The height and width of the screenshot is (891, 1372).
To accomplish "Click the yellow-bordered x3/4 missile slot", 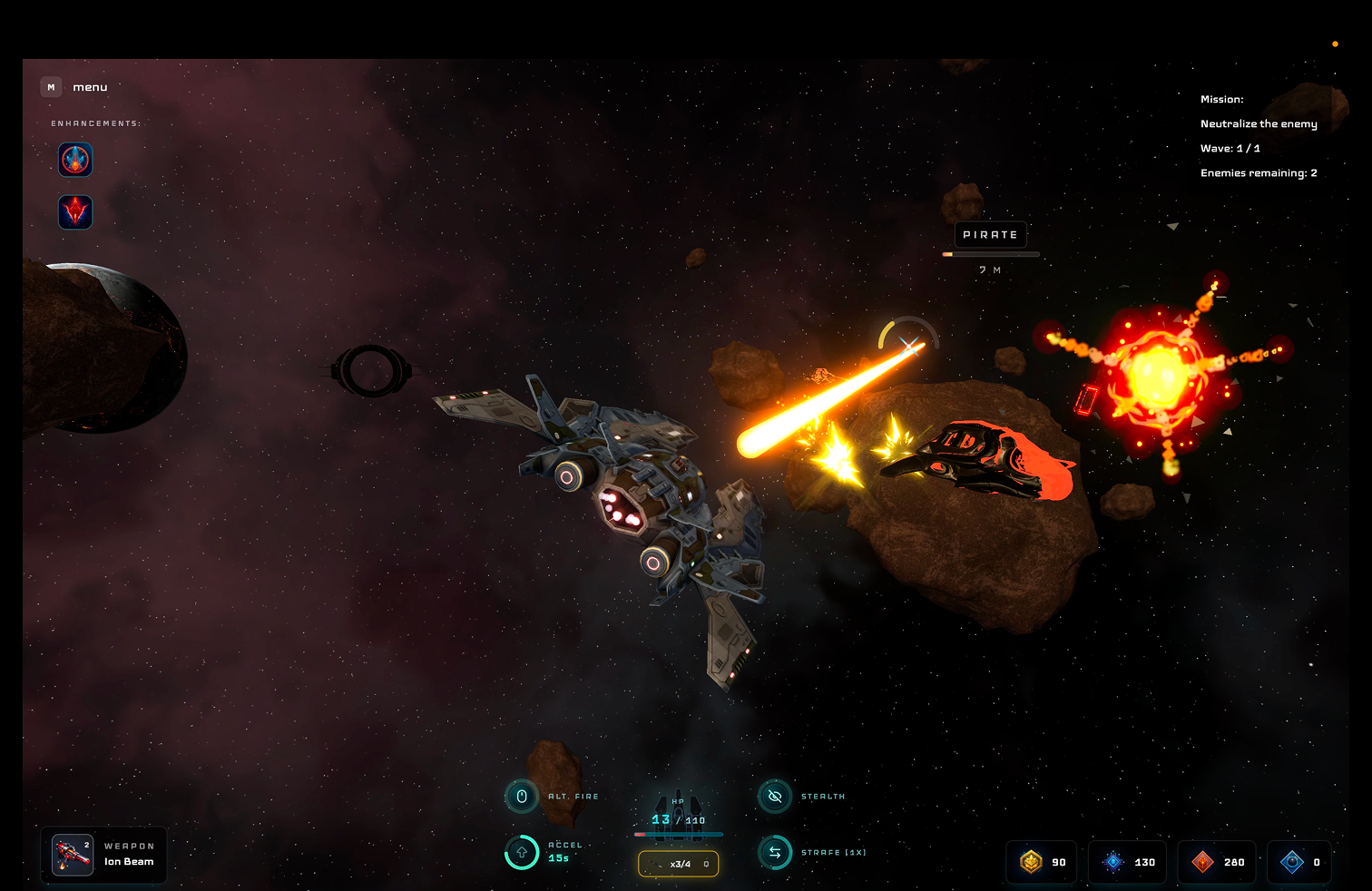I will click(679, 864).
